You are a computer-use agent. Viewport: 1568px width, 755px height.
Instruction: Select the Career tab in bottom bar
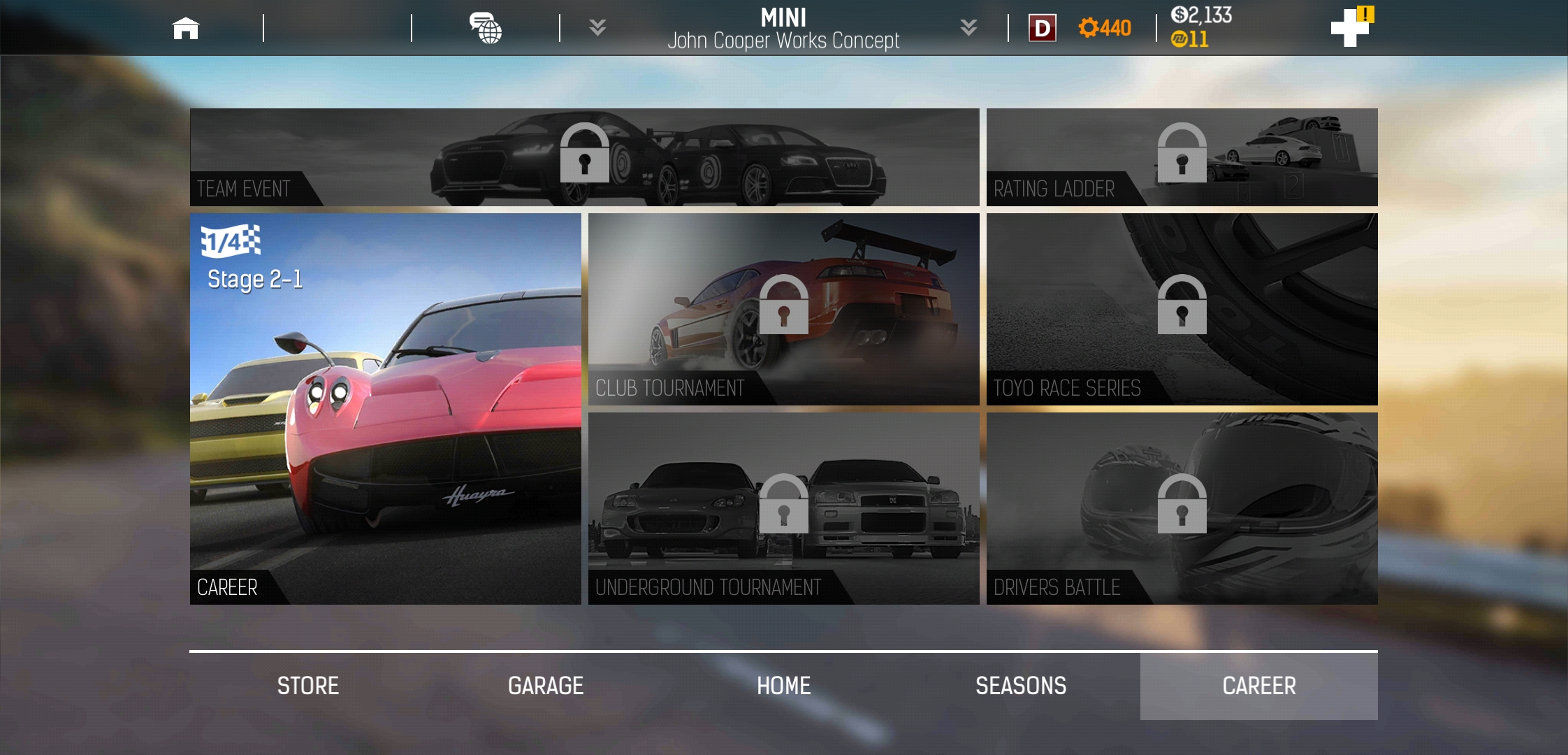tap(1258, 686)
